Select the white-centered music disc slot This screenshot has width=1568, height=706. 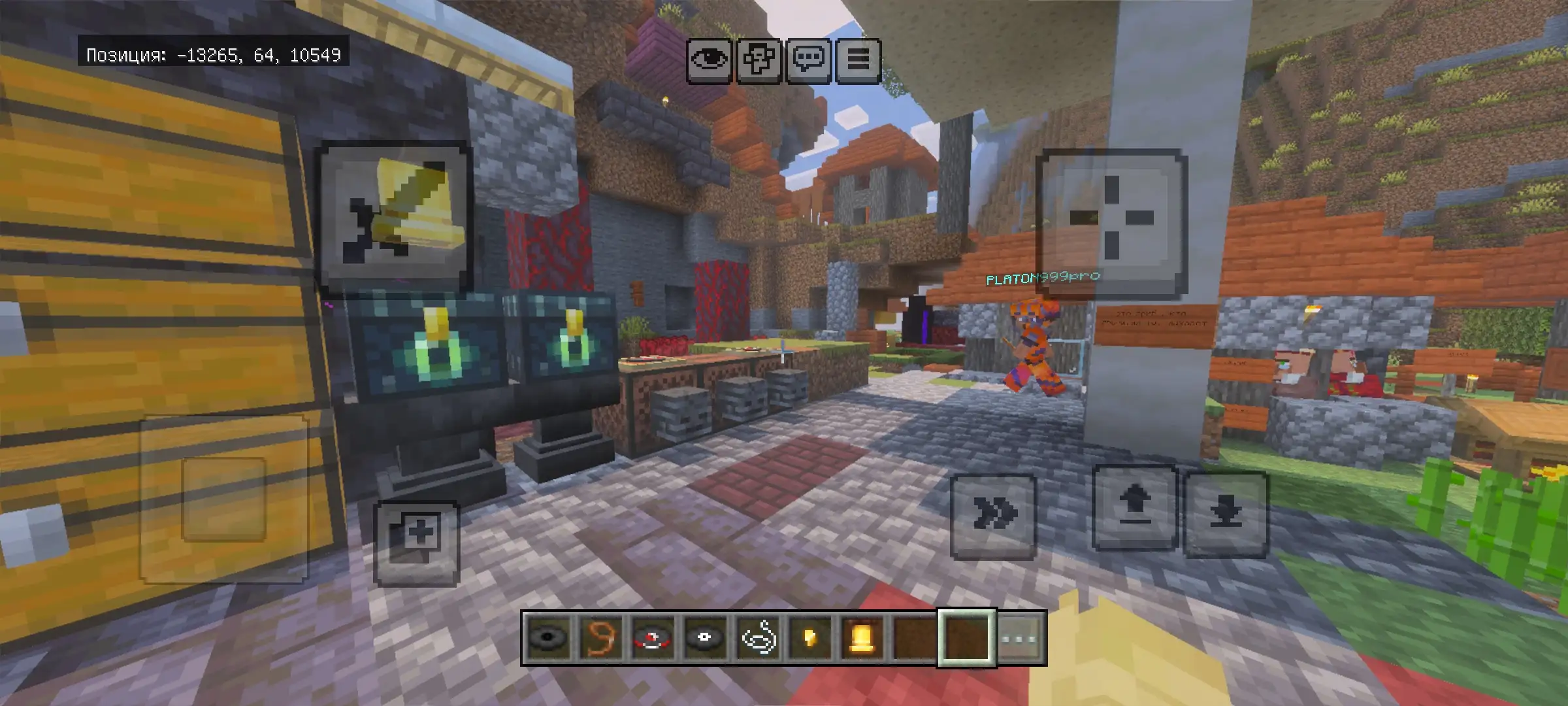tap(705, 638)
